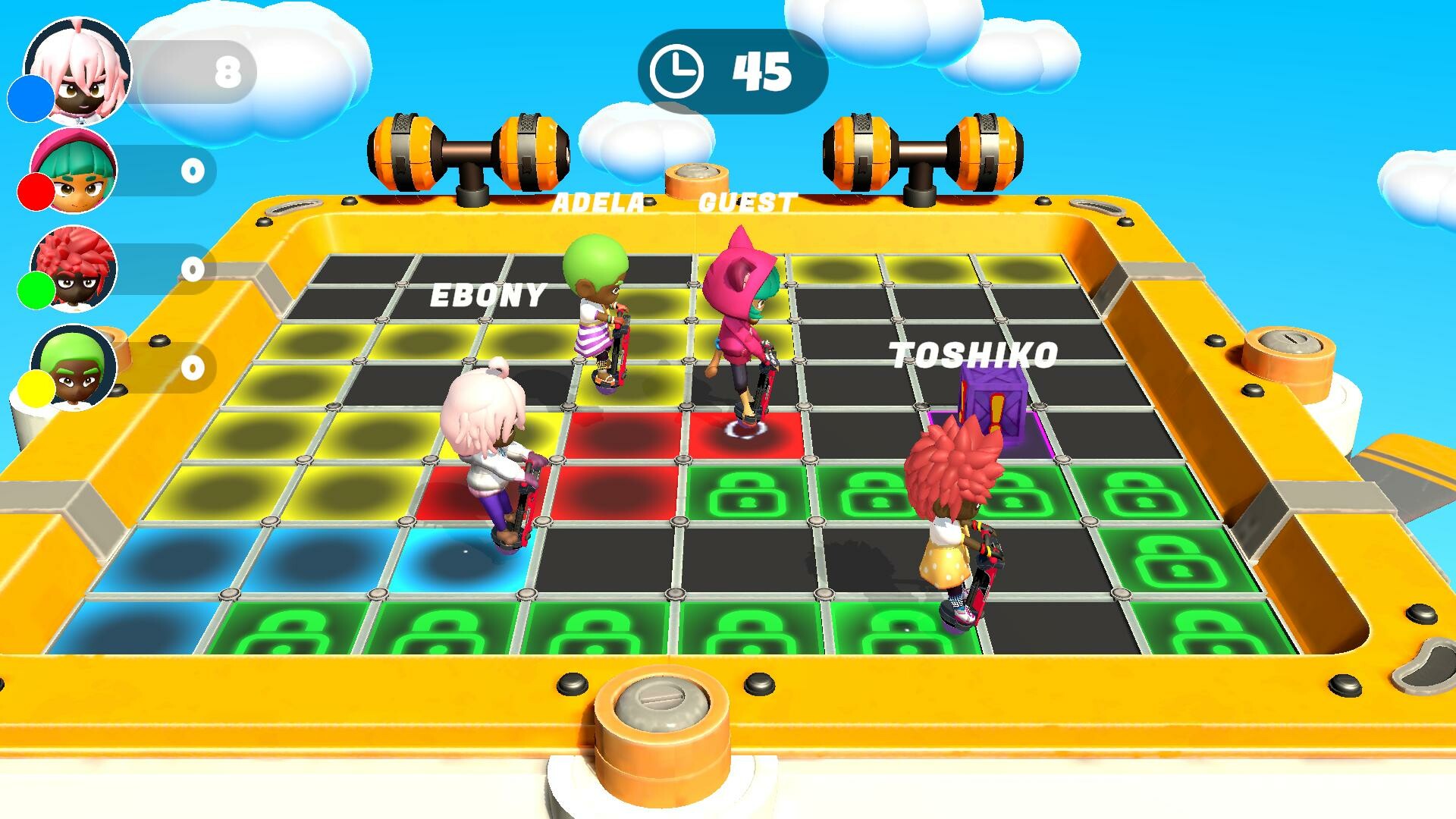The height and width of the screenshot is (819, 1456).
Task: Select the red player's avatar icon
Action: 72,171
